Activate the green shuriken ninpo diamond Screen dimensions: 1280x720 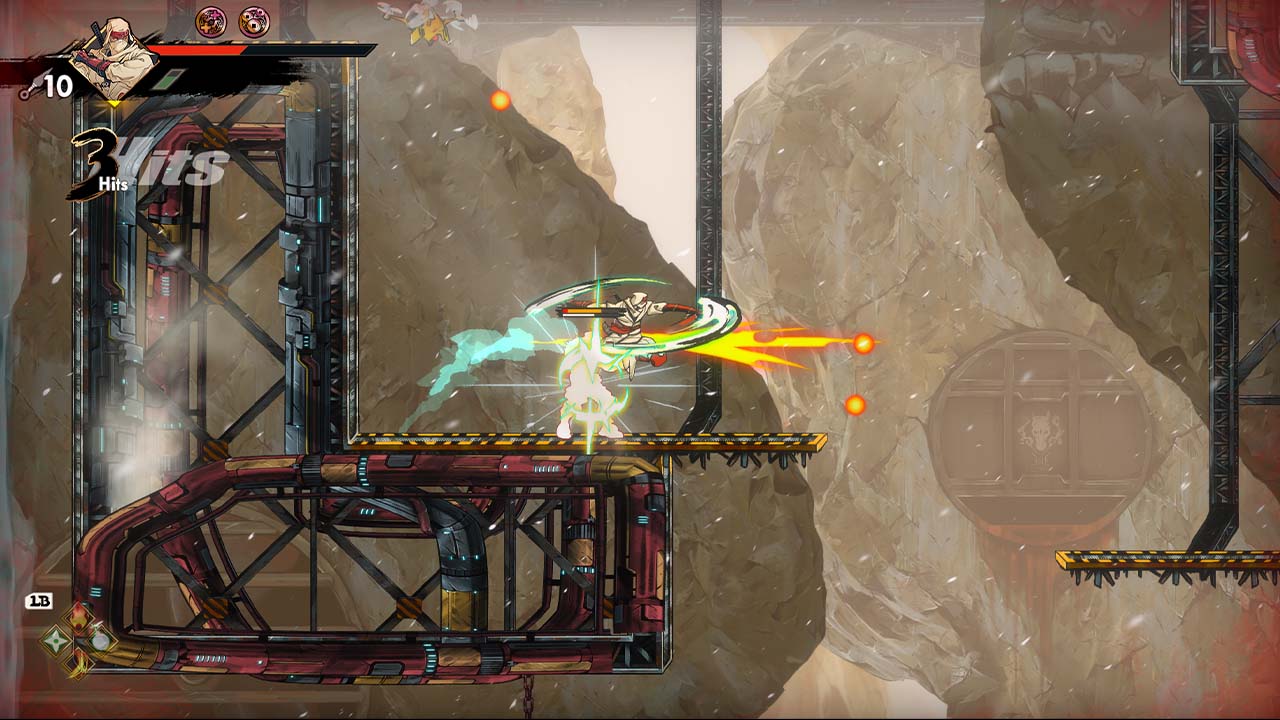pyautogui.click(x=56, y=640)
